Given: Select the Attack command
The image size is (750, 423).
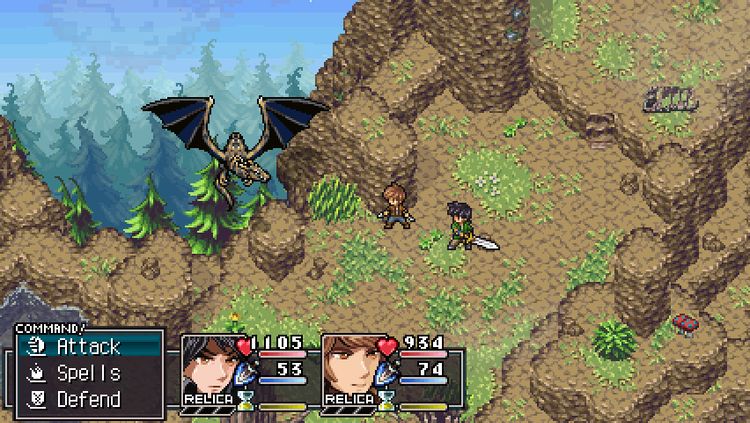Looking at the screenshot, I should (x=88, y=347).
